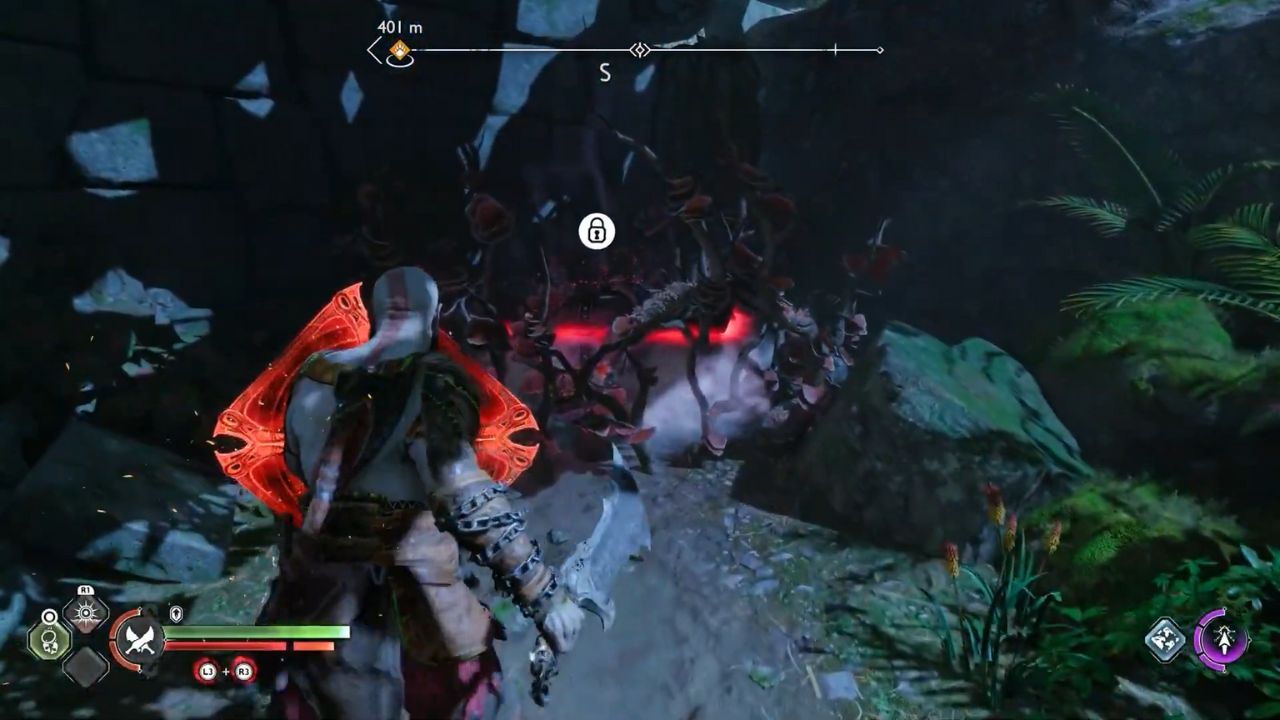The height and width of the screenshot is (720, 1280).
Task: Click the R1 button prompt badge
Action: pyautogui.click(x=85, y=590)
